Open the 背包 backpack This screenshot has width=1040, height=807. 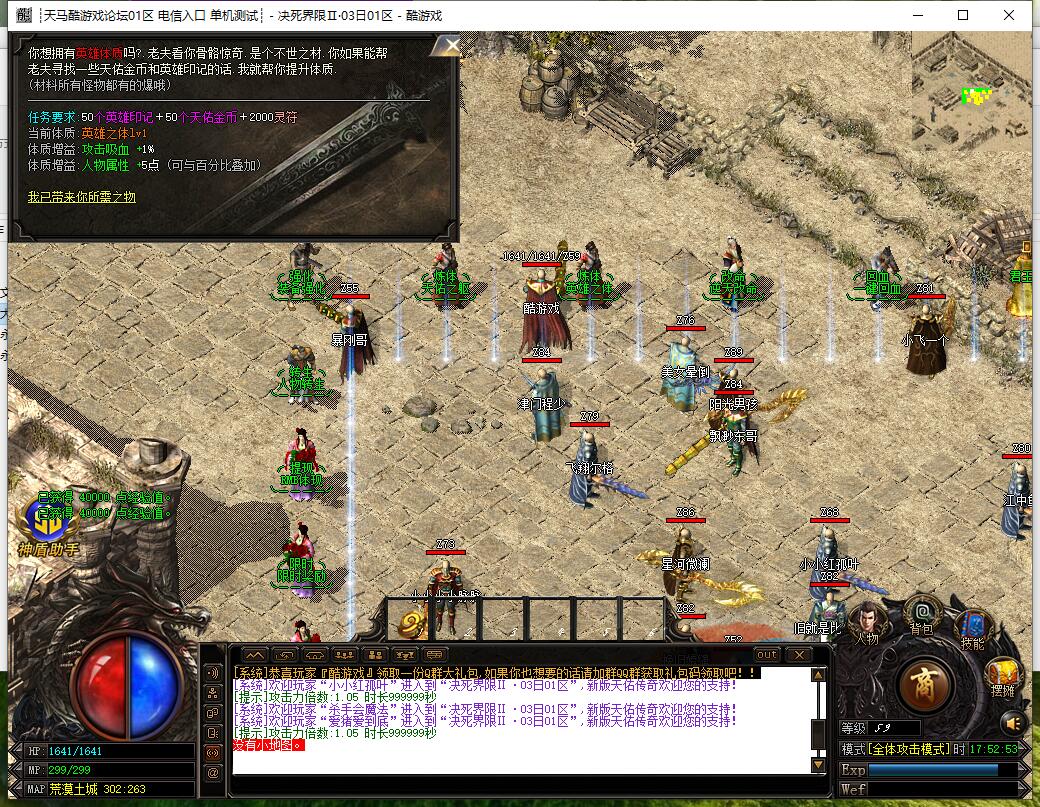click(x=921, y=613)
